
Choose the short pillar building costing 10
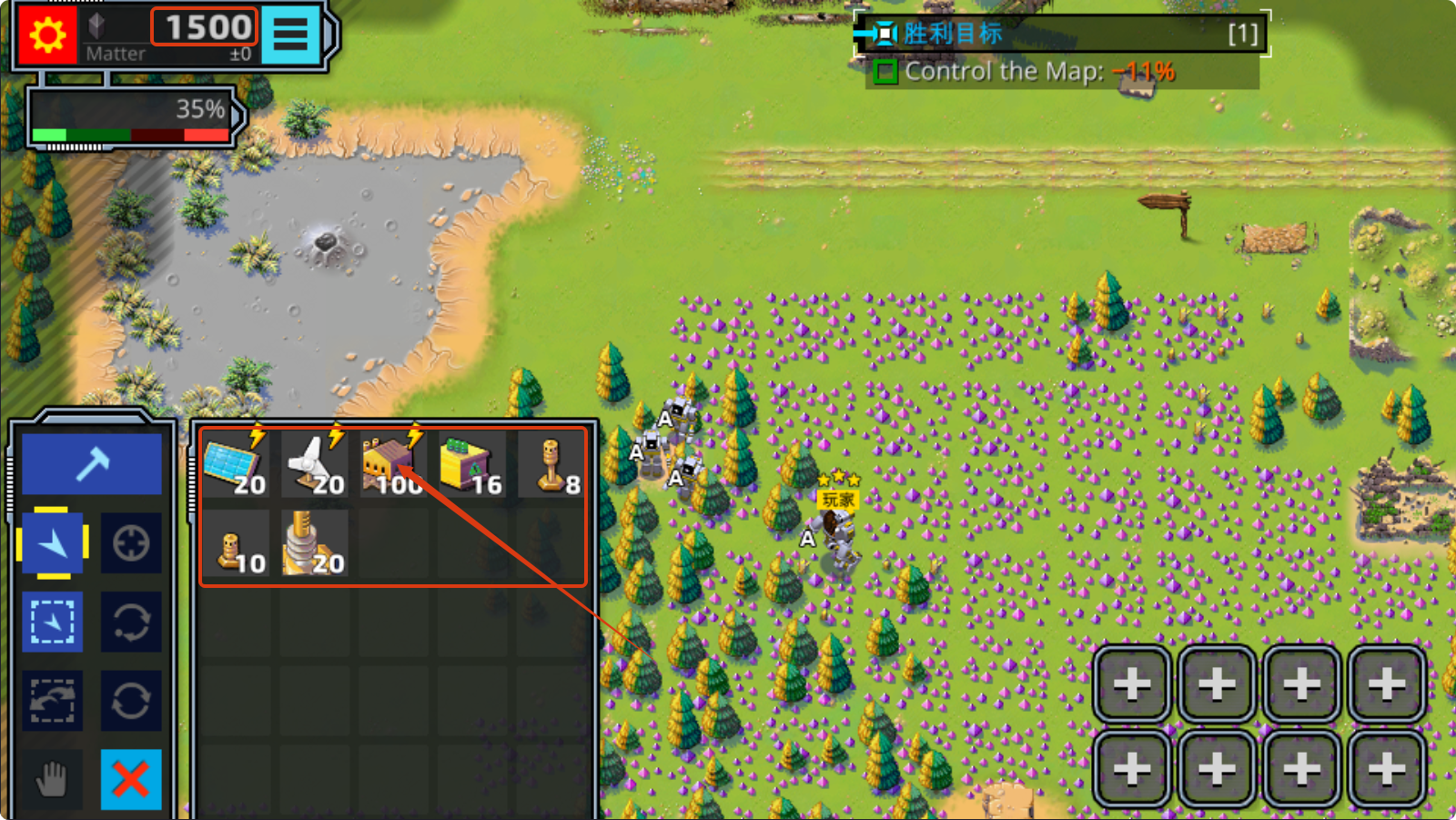(236, 544)
